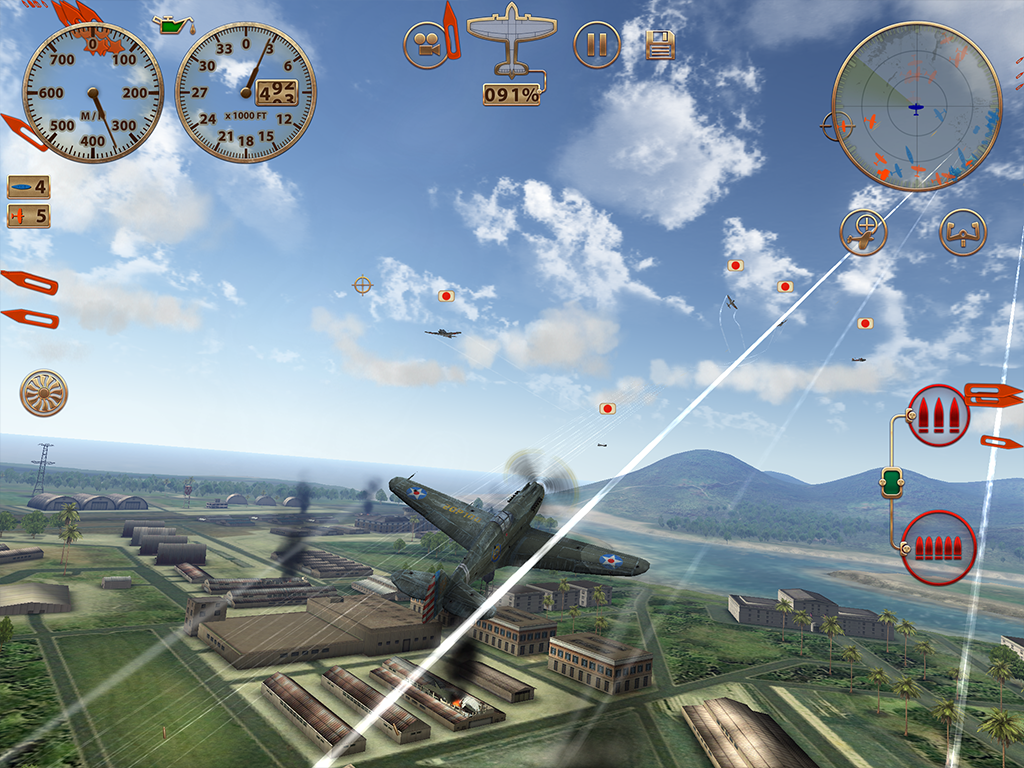Fire the three-shell cannon button
Viewport: 1024px width, 768px height.
[x=938, y=414]
